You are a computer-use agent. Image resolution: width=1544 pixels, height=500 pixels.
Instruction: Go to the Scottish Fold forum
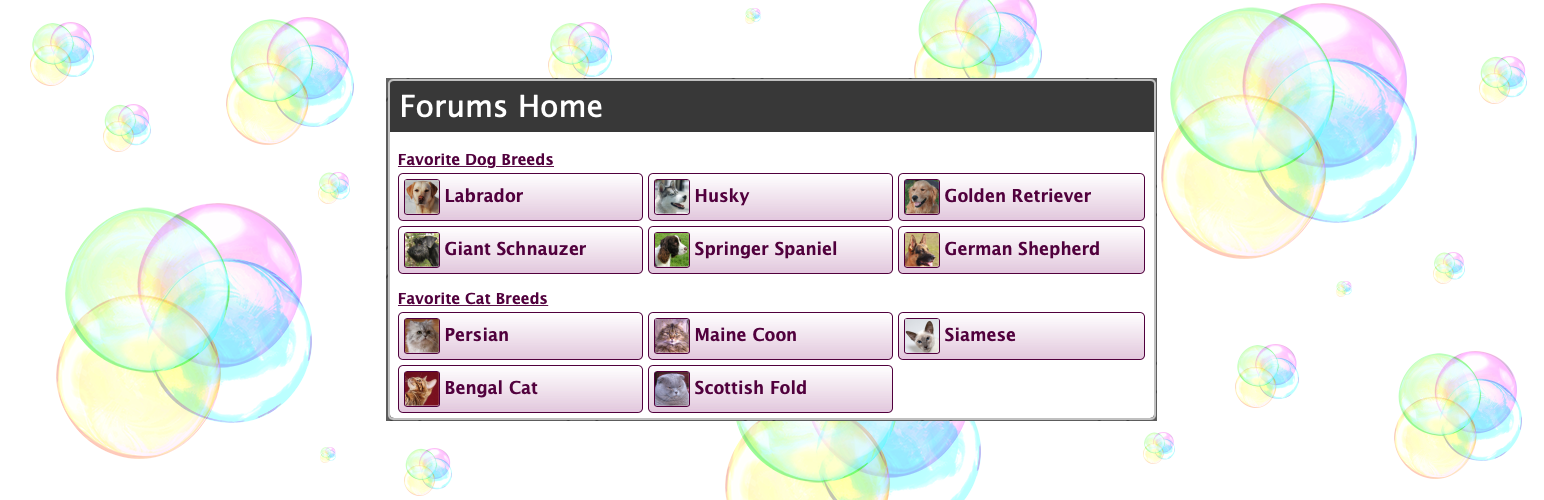[770, 389]
